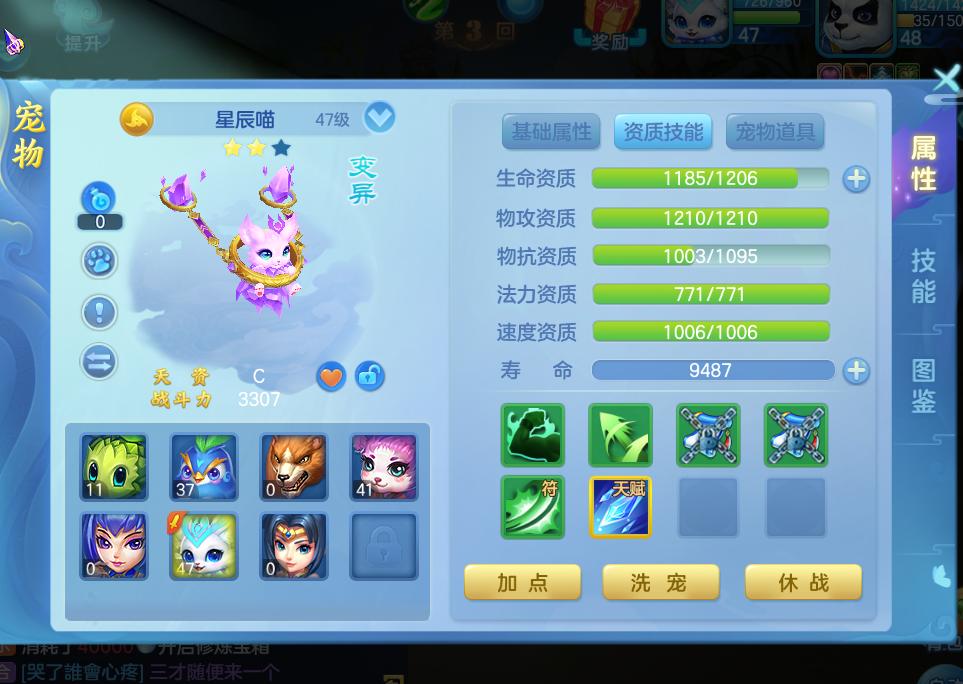This screenshot has width=963, height=684.
Task: Click the 加点 button
Action: coord(522,582)
